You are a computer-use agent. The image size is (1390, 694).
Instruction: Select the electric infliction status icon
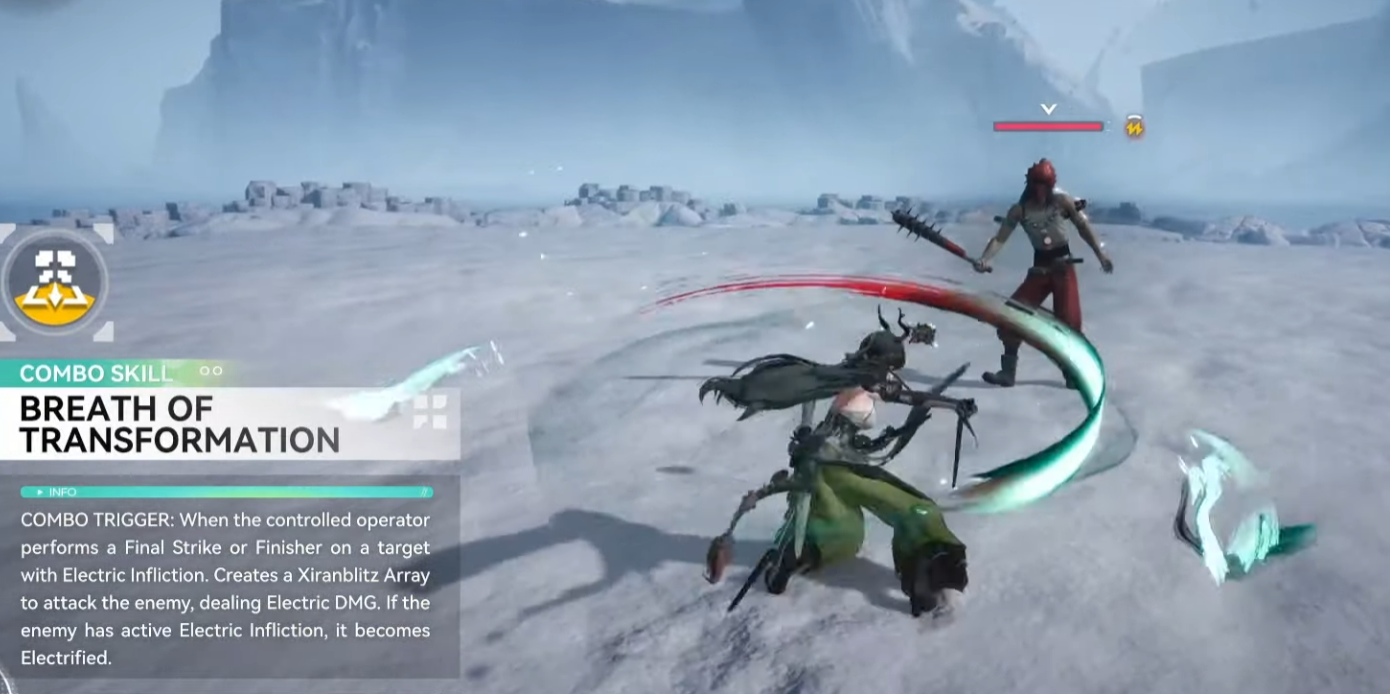point(1134,127)
